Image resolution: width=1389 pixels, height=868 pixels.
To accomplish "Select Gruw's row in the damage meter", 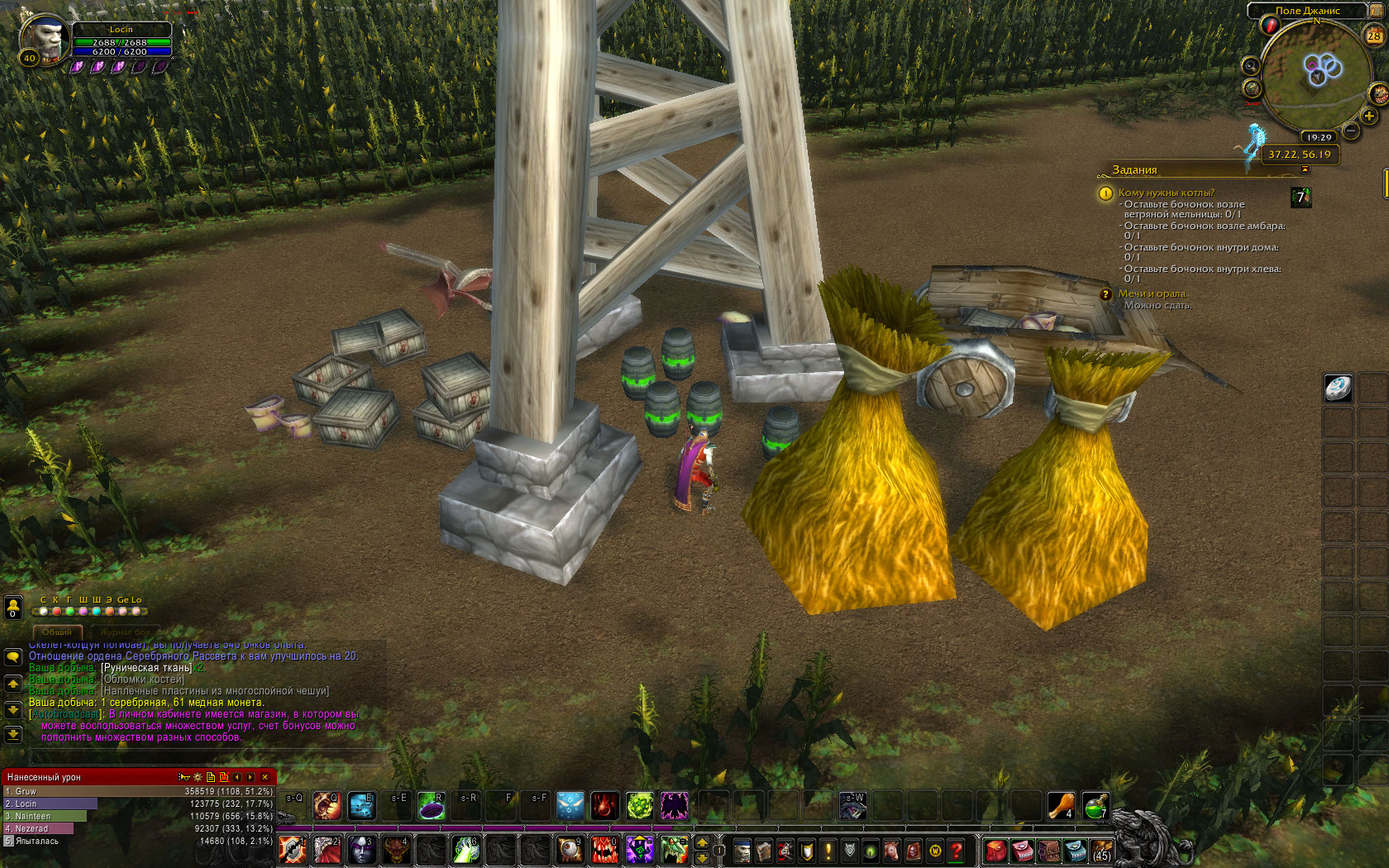I will (x=136, y=791).
